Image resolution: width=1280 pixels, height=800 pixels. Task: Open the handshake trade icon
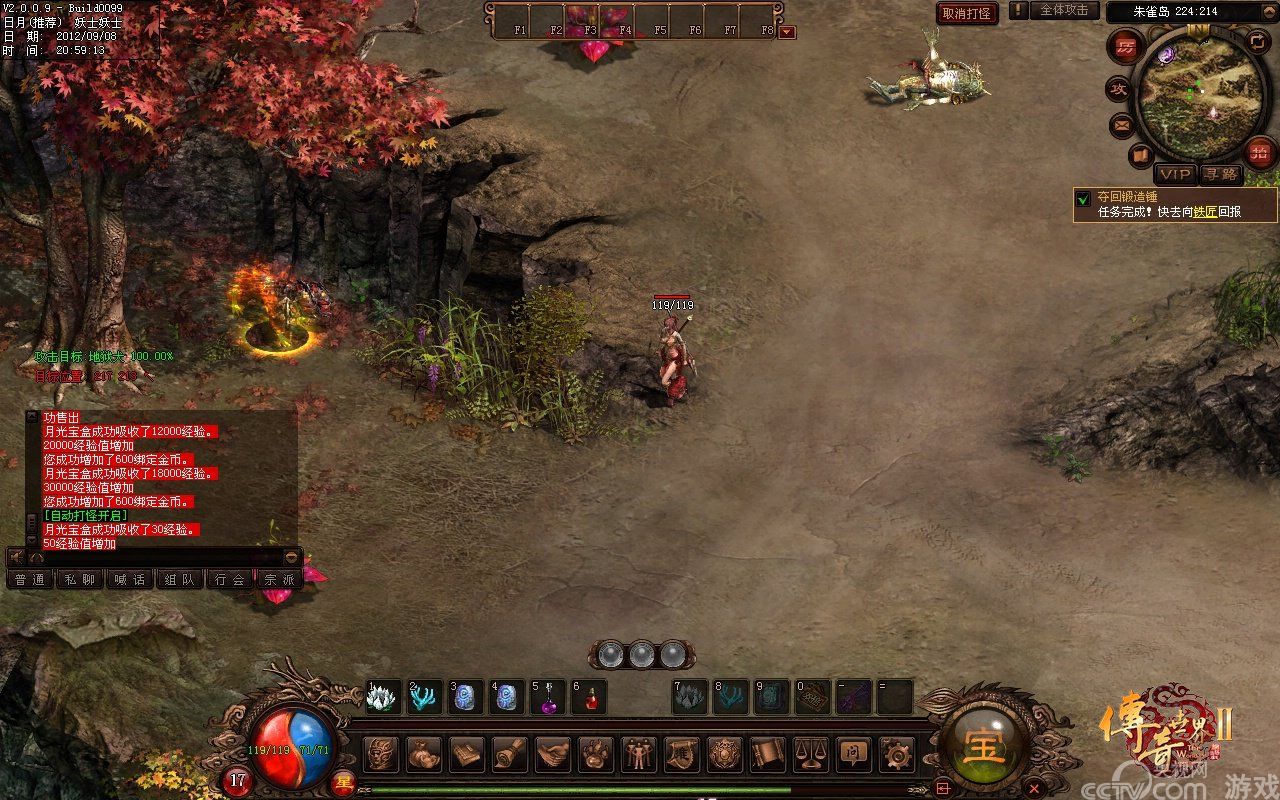(553, 753)
